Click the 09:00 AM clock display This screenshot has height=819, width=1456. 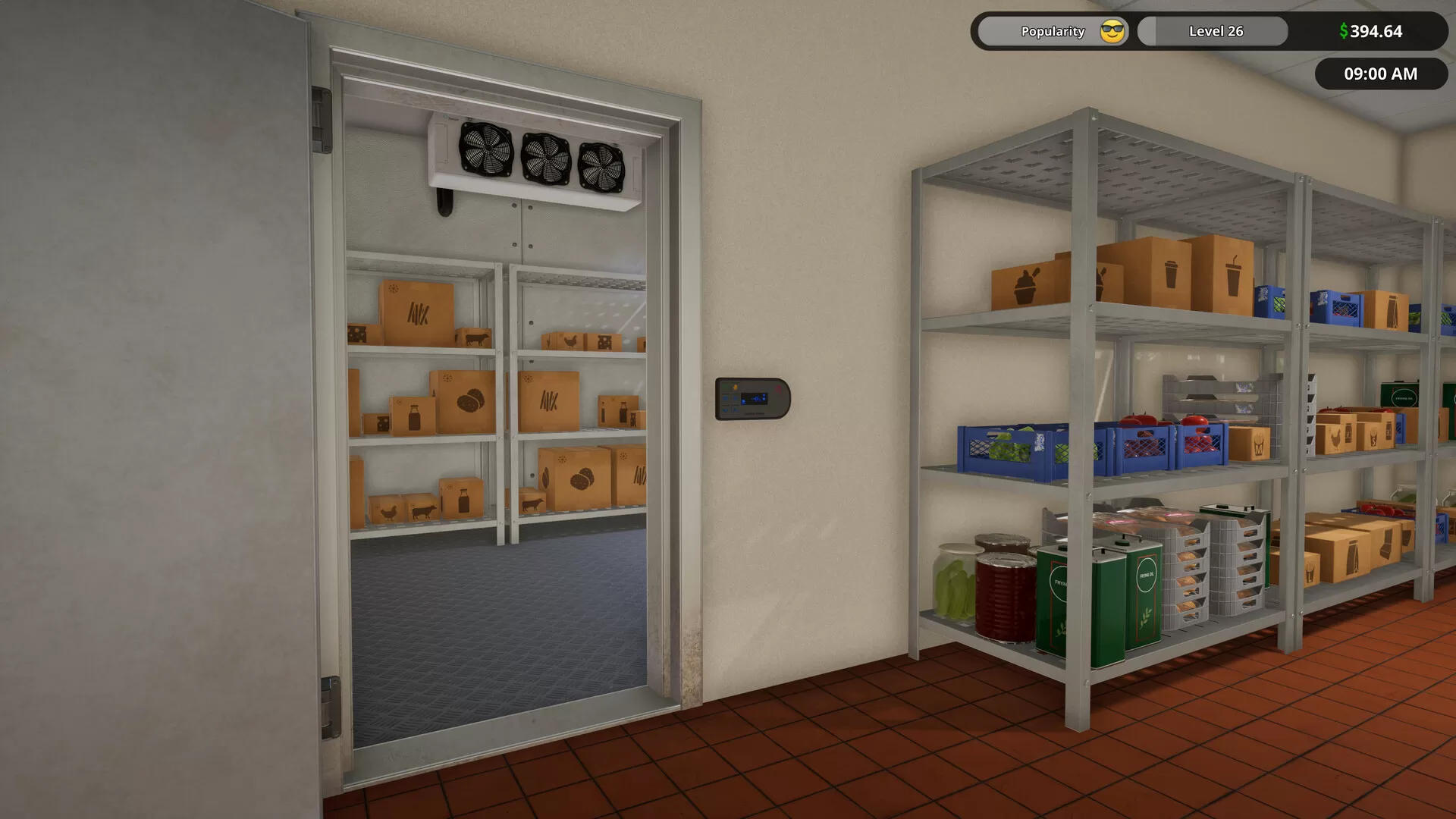pos(1379,74)
